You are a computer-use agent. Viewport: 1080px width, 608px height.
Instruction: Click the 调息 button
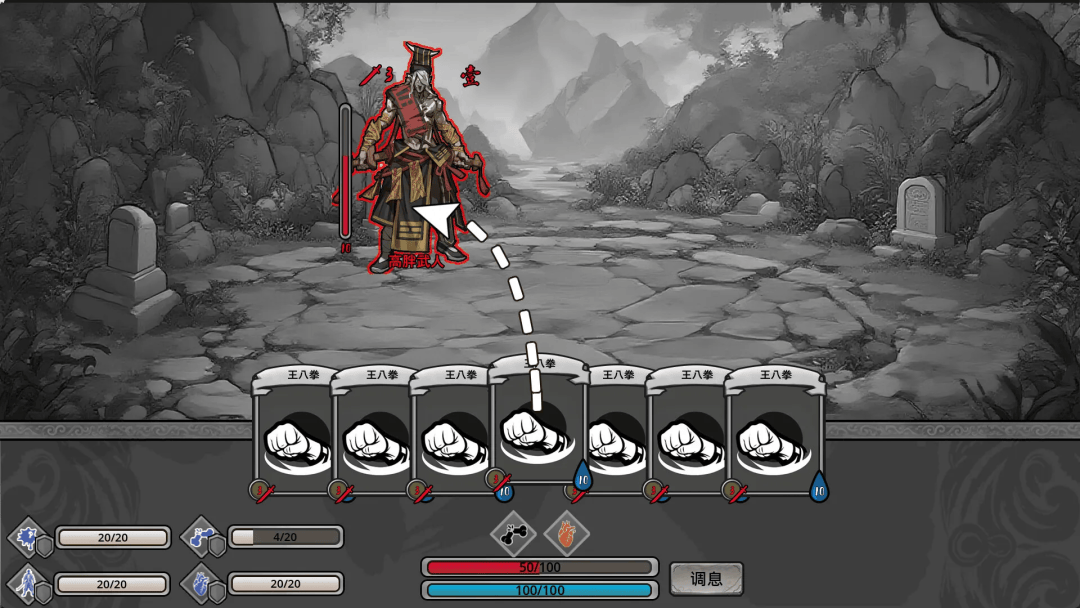coord(706,579)
